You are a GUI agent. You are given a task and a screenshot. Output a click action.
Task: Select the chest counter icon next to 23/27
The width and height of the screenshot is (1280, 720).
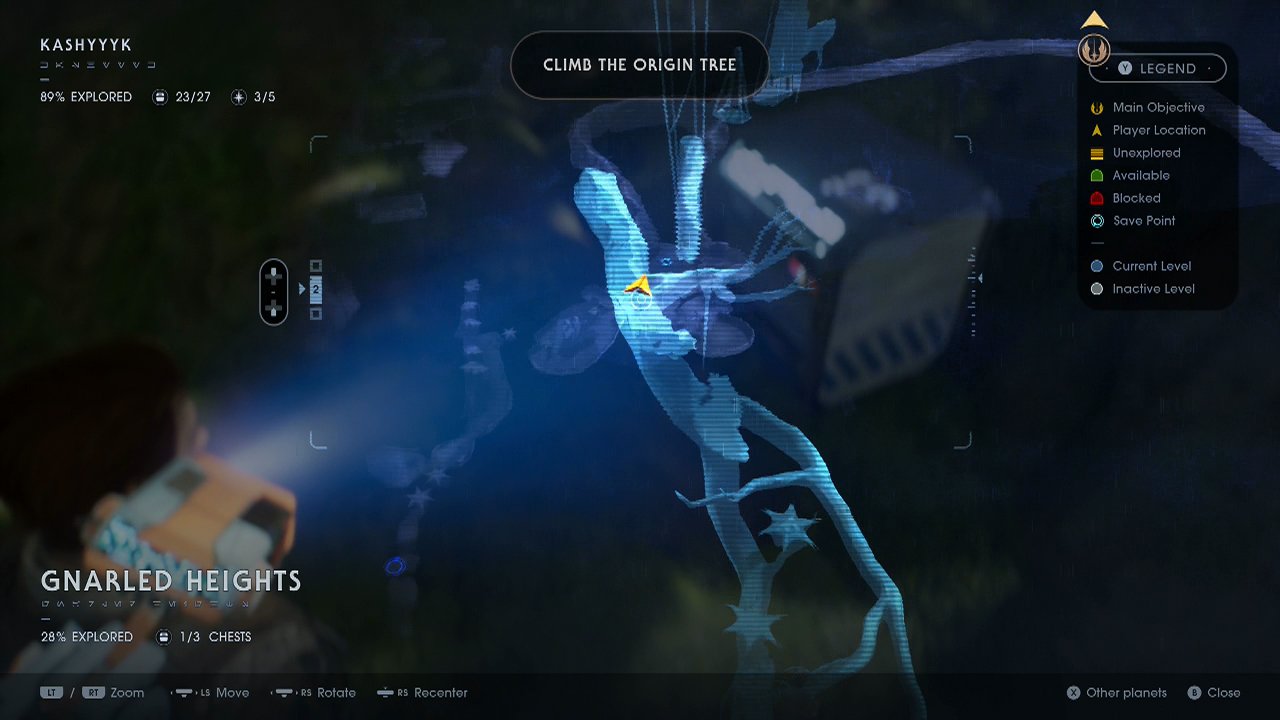coord(160,97)
